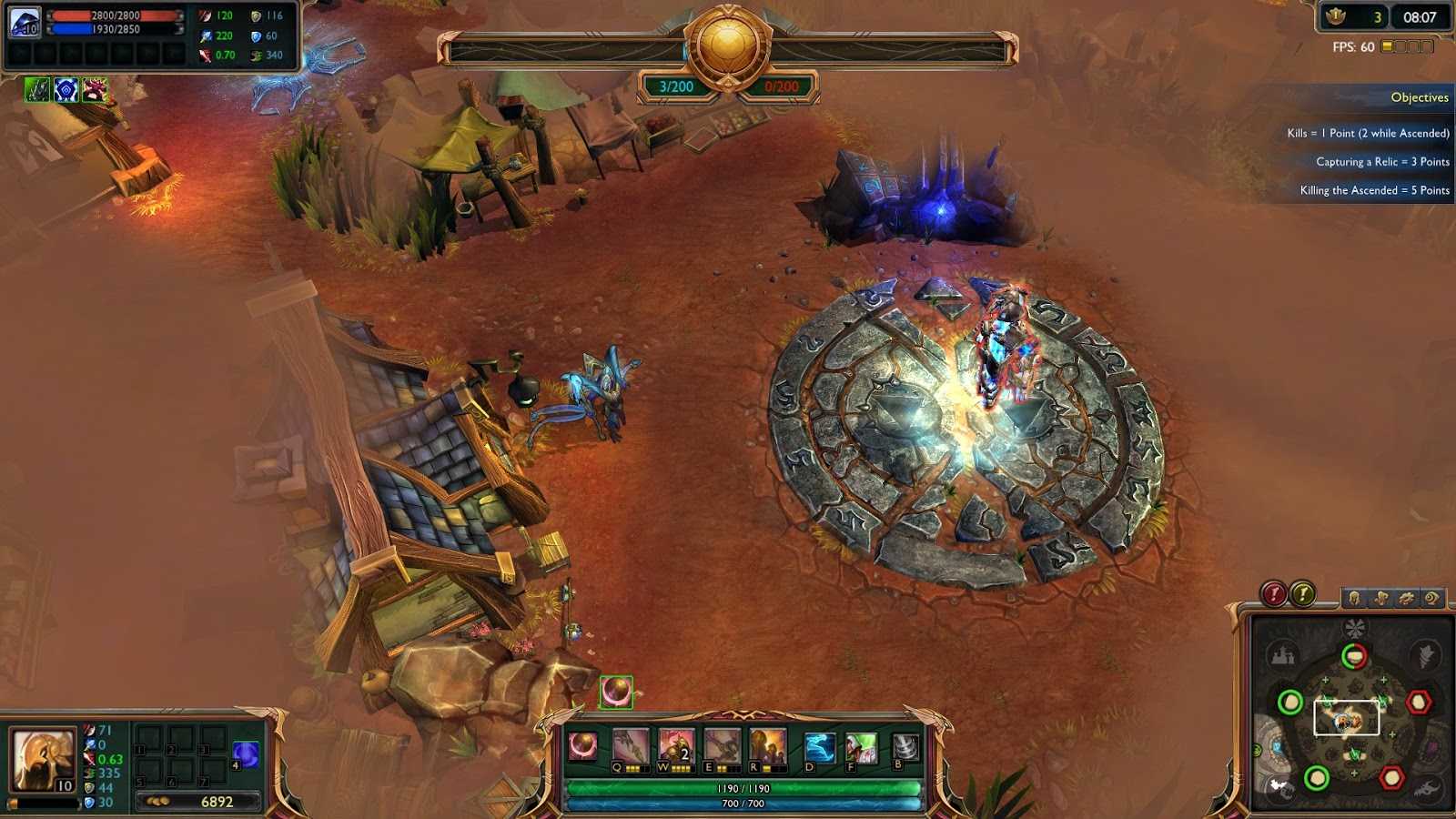Click the player champion portrait
The width and height of the screenshot is (1456, 819).
(x=43, y=759)
